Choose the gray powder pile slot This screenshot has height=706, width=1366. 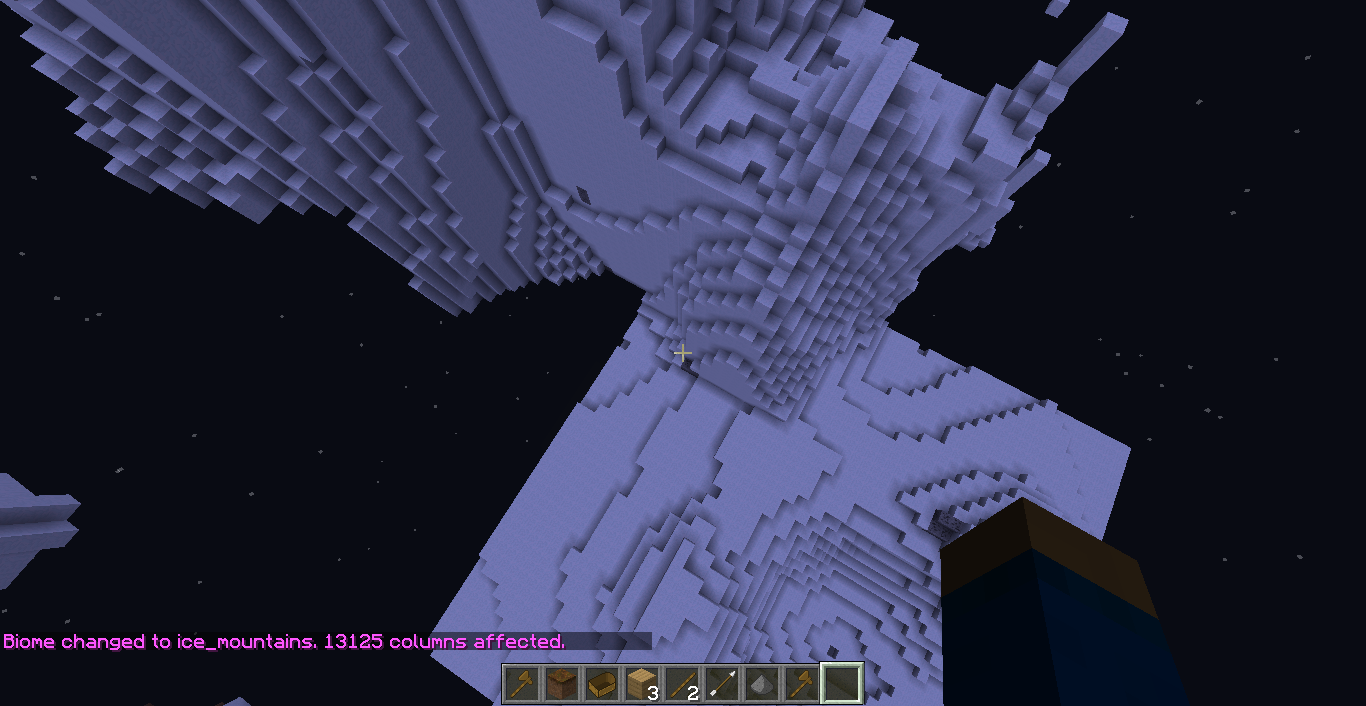point(761,684)
